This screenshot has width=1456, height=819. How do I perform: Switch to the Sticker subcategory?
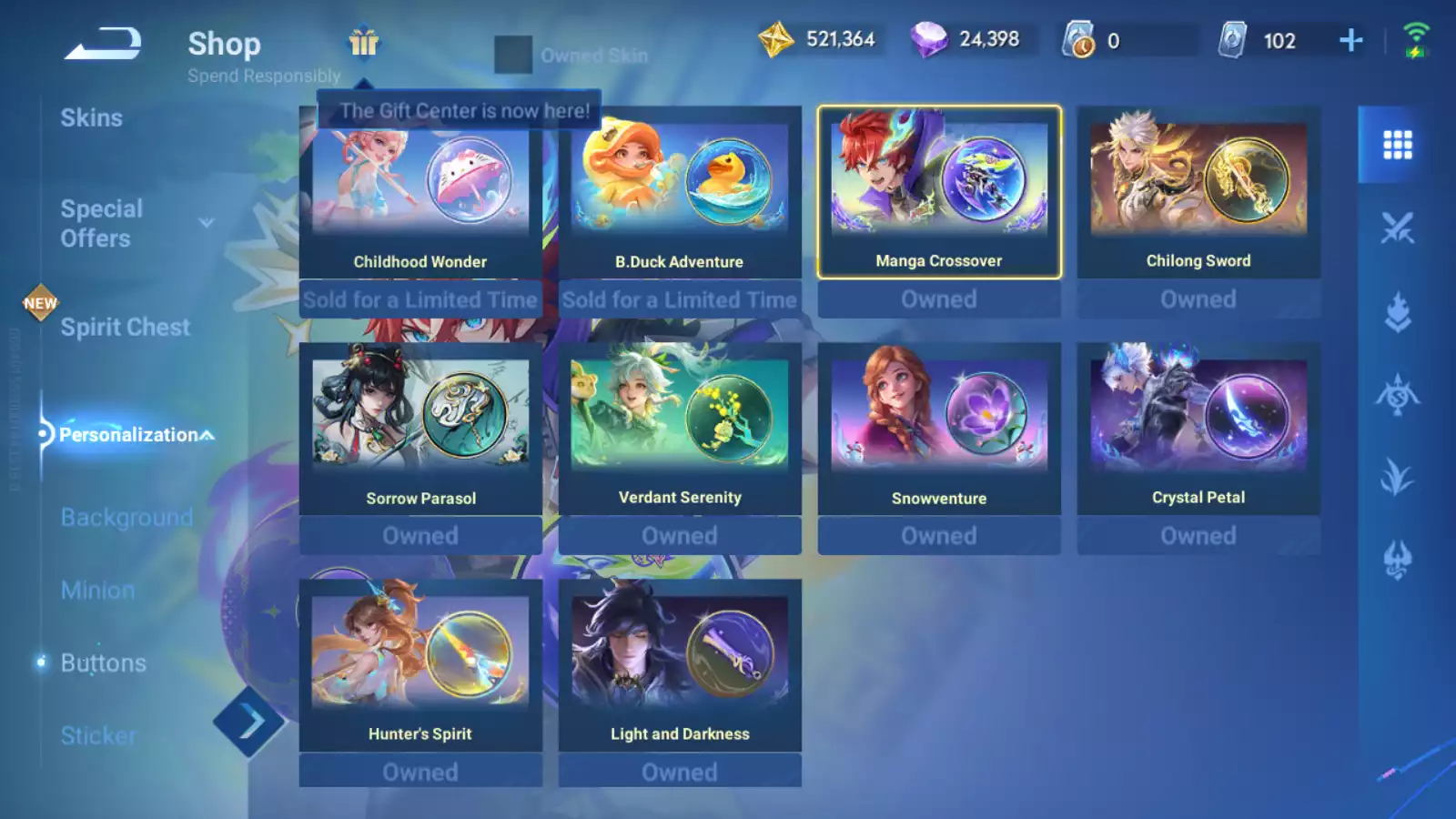[98, 736]
